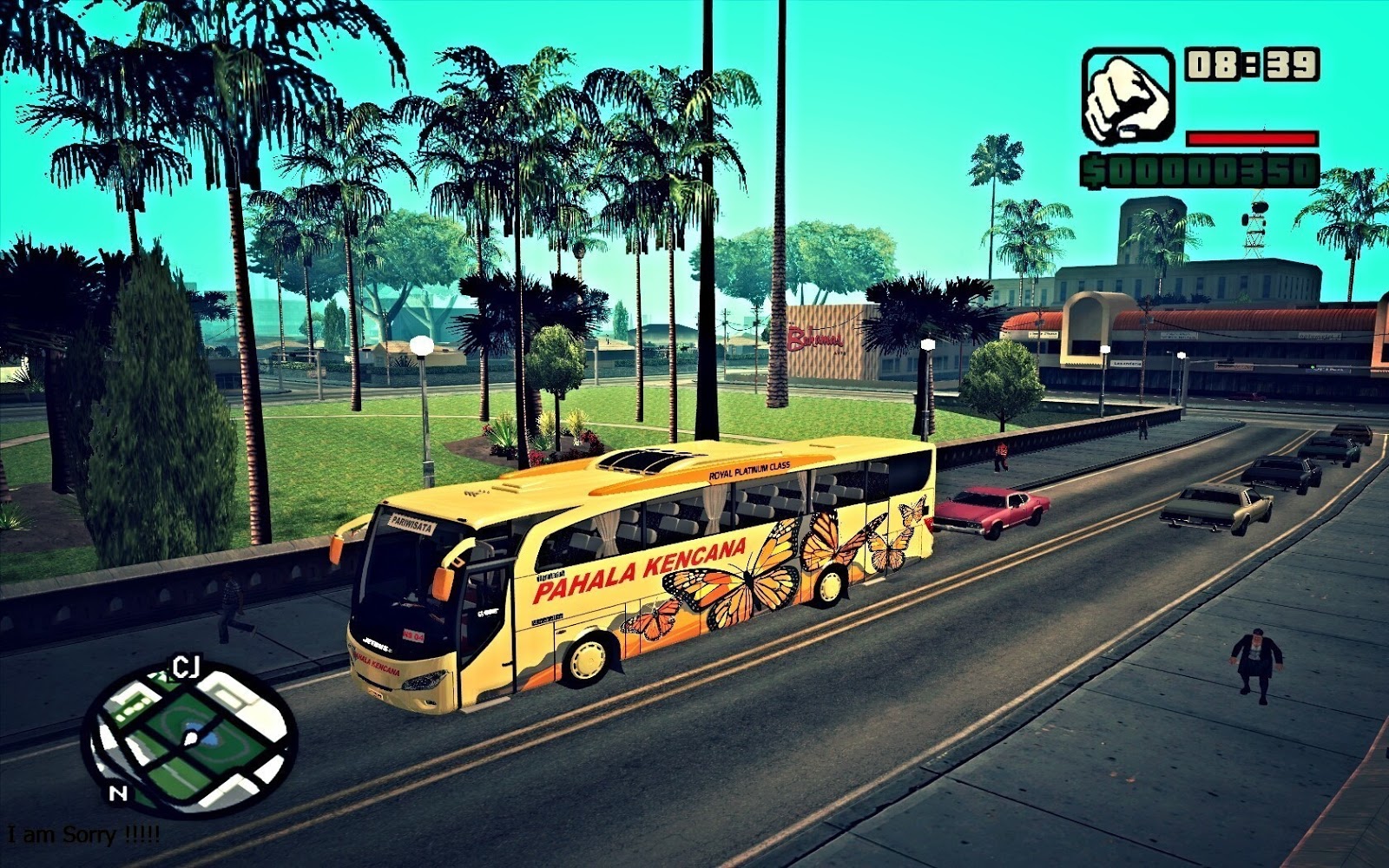Select the PARIWISATA route sign on the bus

pyautogui.click(x=411, y=523)
